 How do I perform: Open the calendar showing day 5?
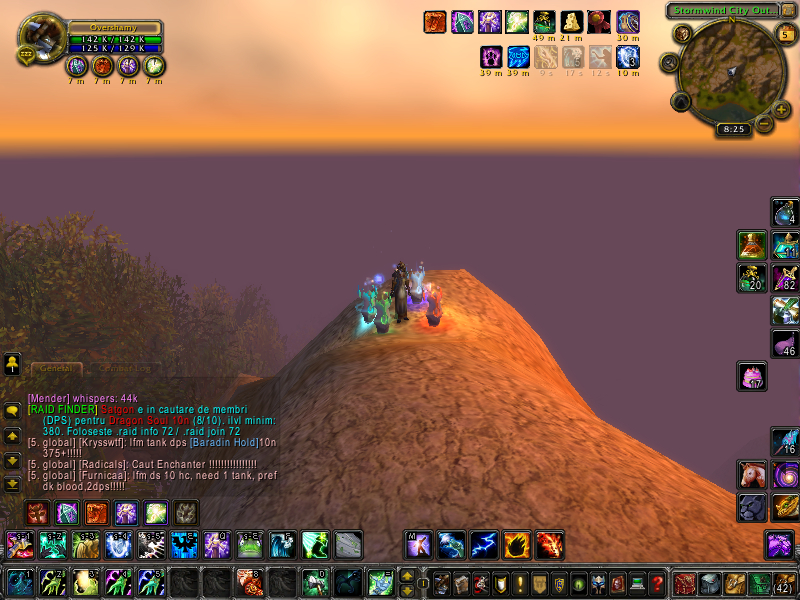pos(785,34)
